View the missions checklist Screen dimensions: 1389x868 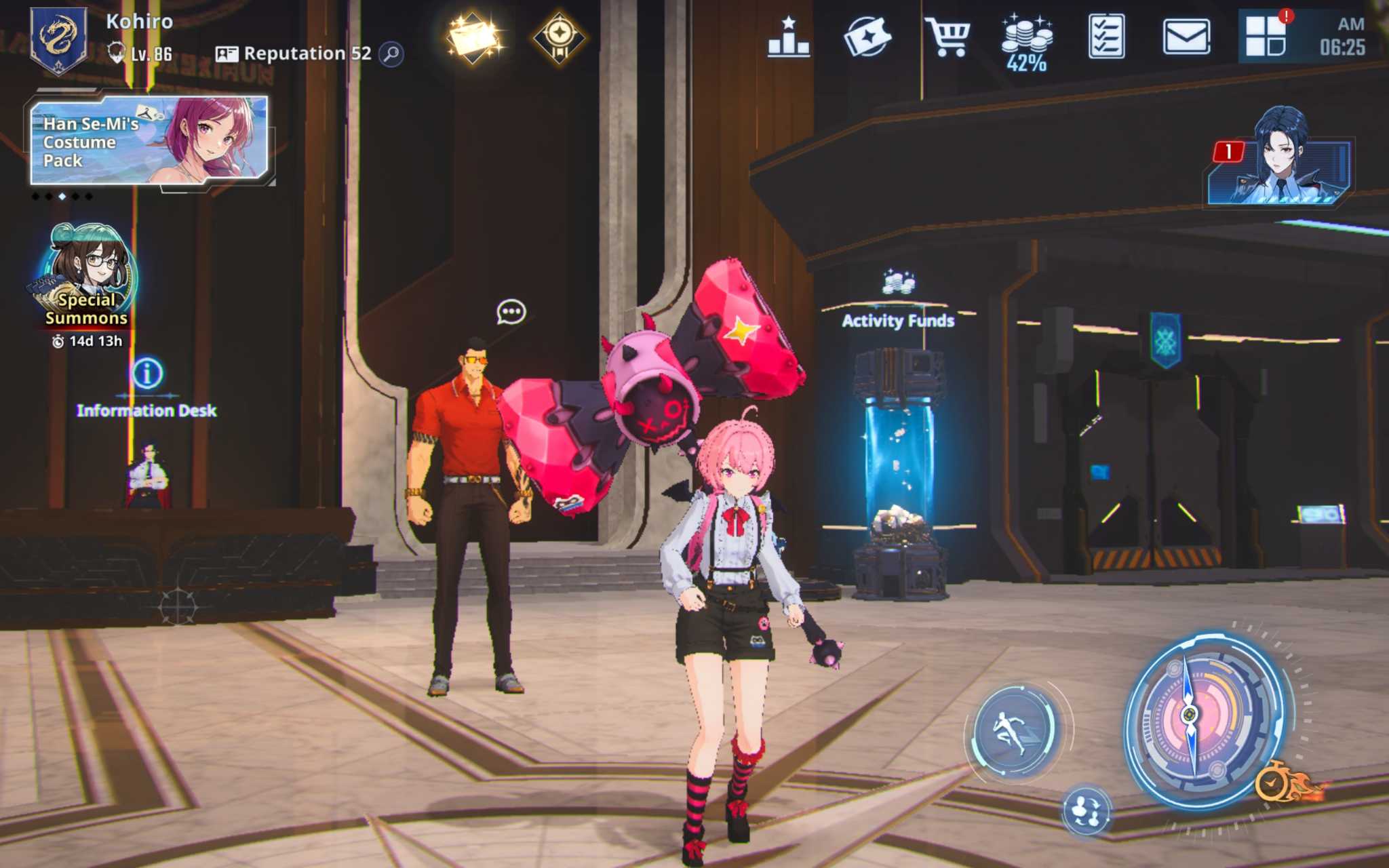tap(1106, 37)
